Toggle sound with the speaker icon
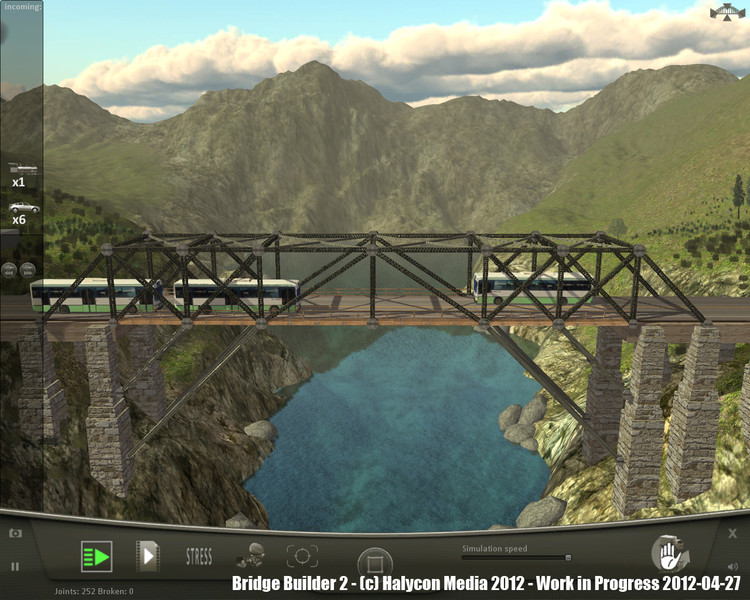 tap(732, 566)
